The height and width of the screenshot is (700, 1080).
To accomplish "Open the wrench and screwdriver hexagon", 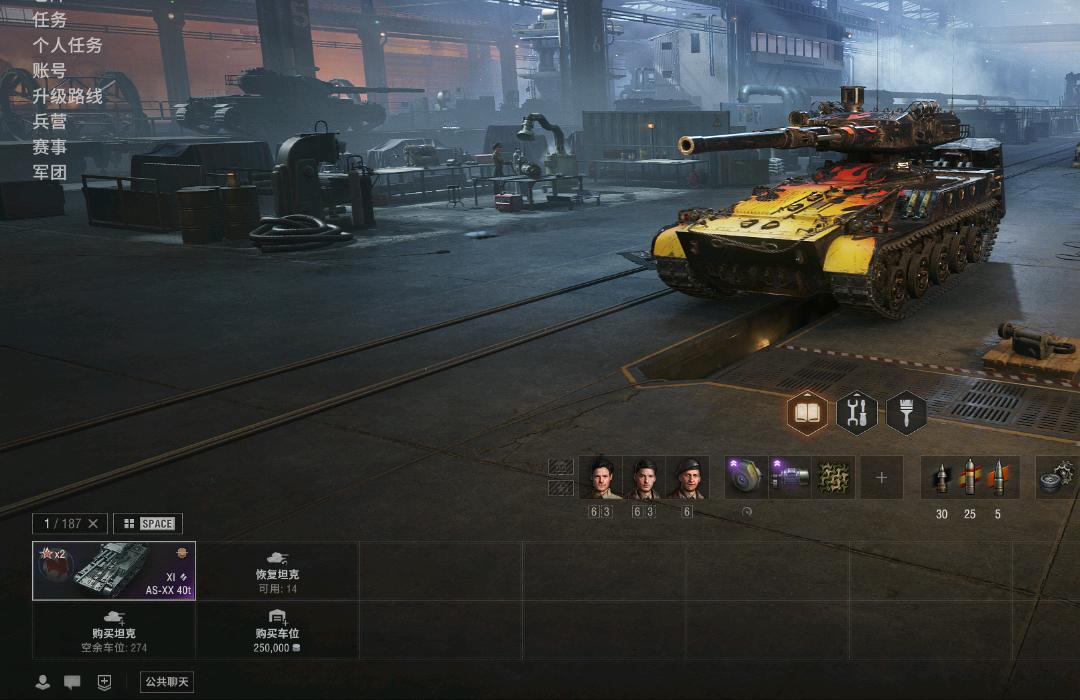I will click(x=856, y=413).
